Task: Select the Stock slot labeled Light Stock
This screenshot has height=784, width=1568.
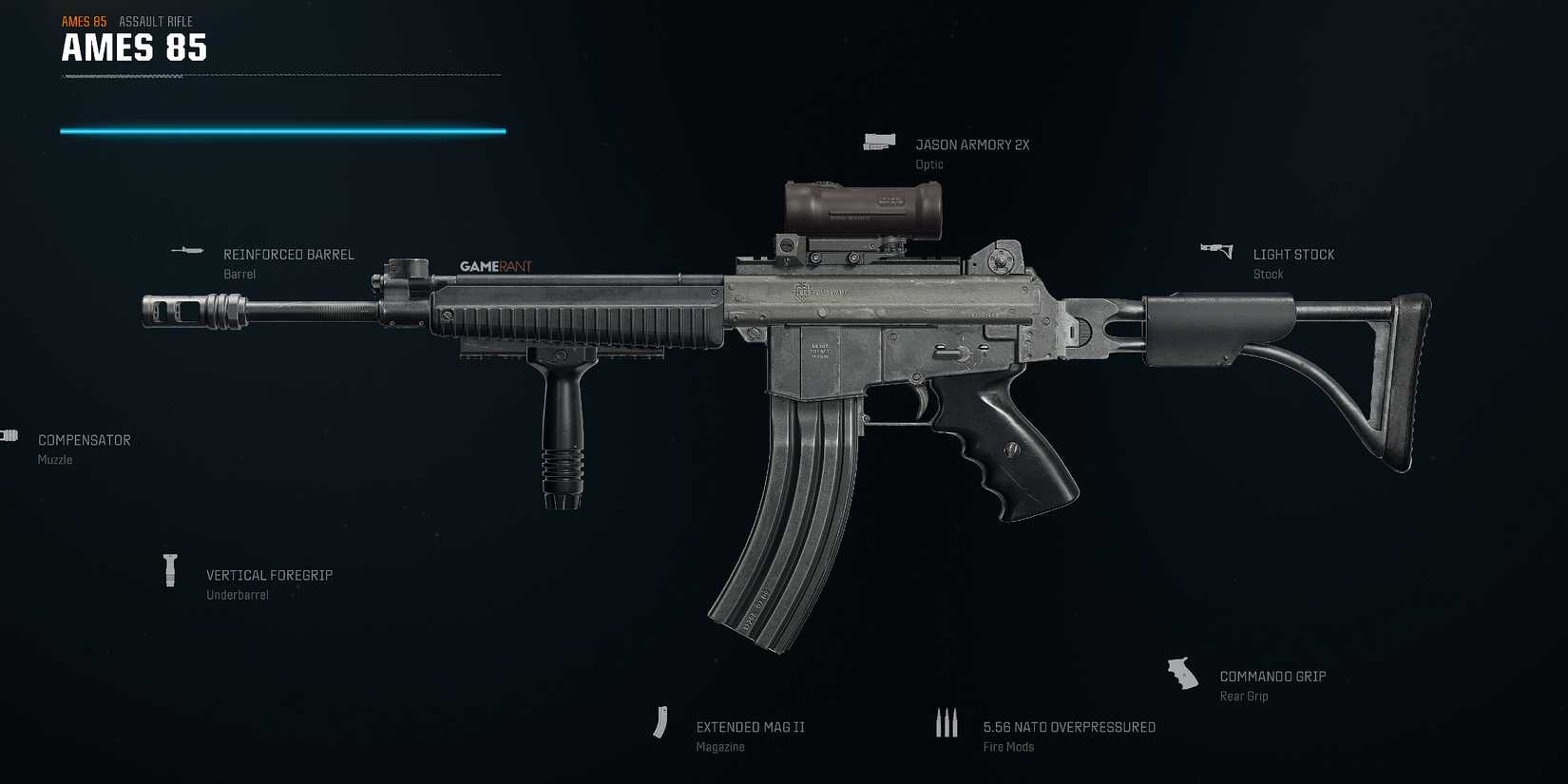Action: pyautogui.click(x=1293, y=254)
